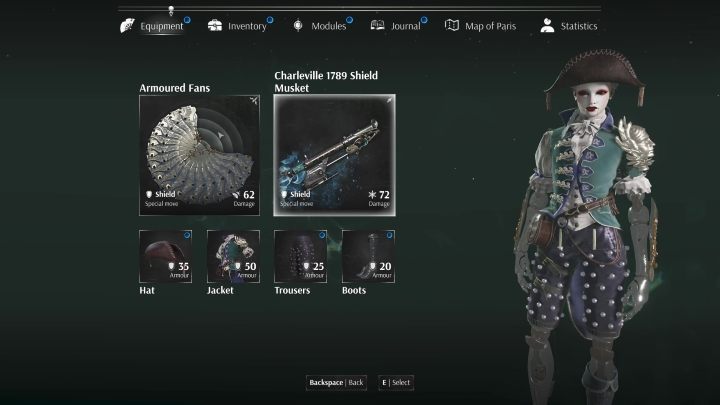This screenshot has width=720, height=405.
Task: Open the Map of Paris tab
Action: click(x=482, y=26)
